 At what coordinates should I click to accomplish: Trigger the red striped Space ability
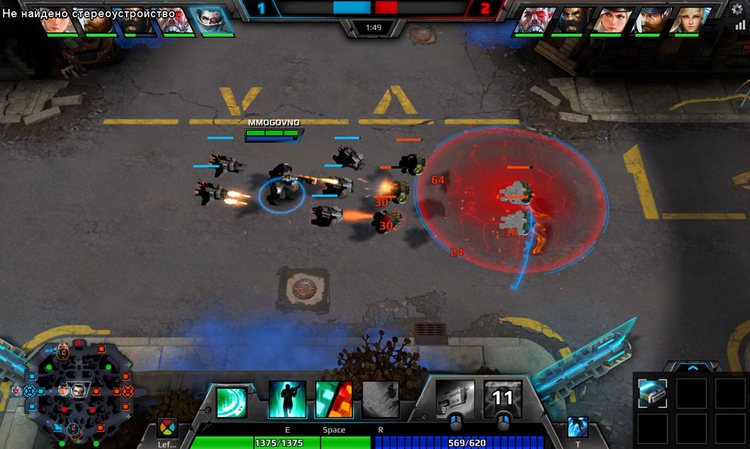(333, 400)
